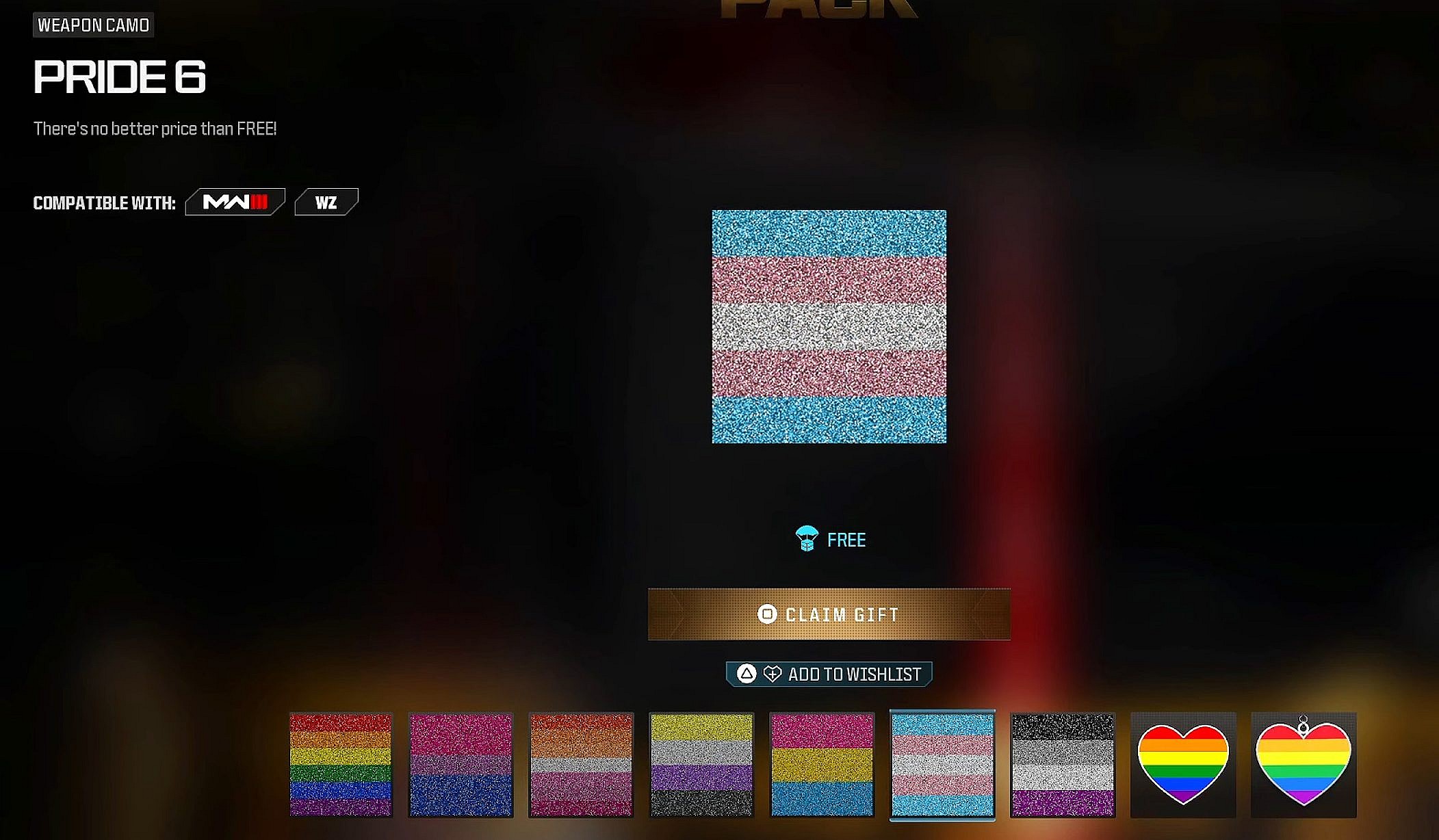Select the nonbinary flag camo

[x=702, y=765]
